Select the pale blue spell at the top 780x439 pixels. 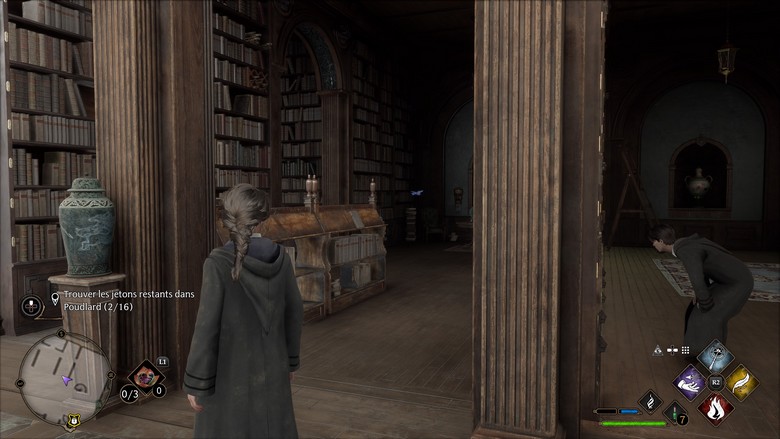click(x=714, y=357)
